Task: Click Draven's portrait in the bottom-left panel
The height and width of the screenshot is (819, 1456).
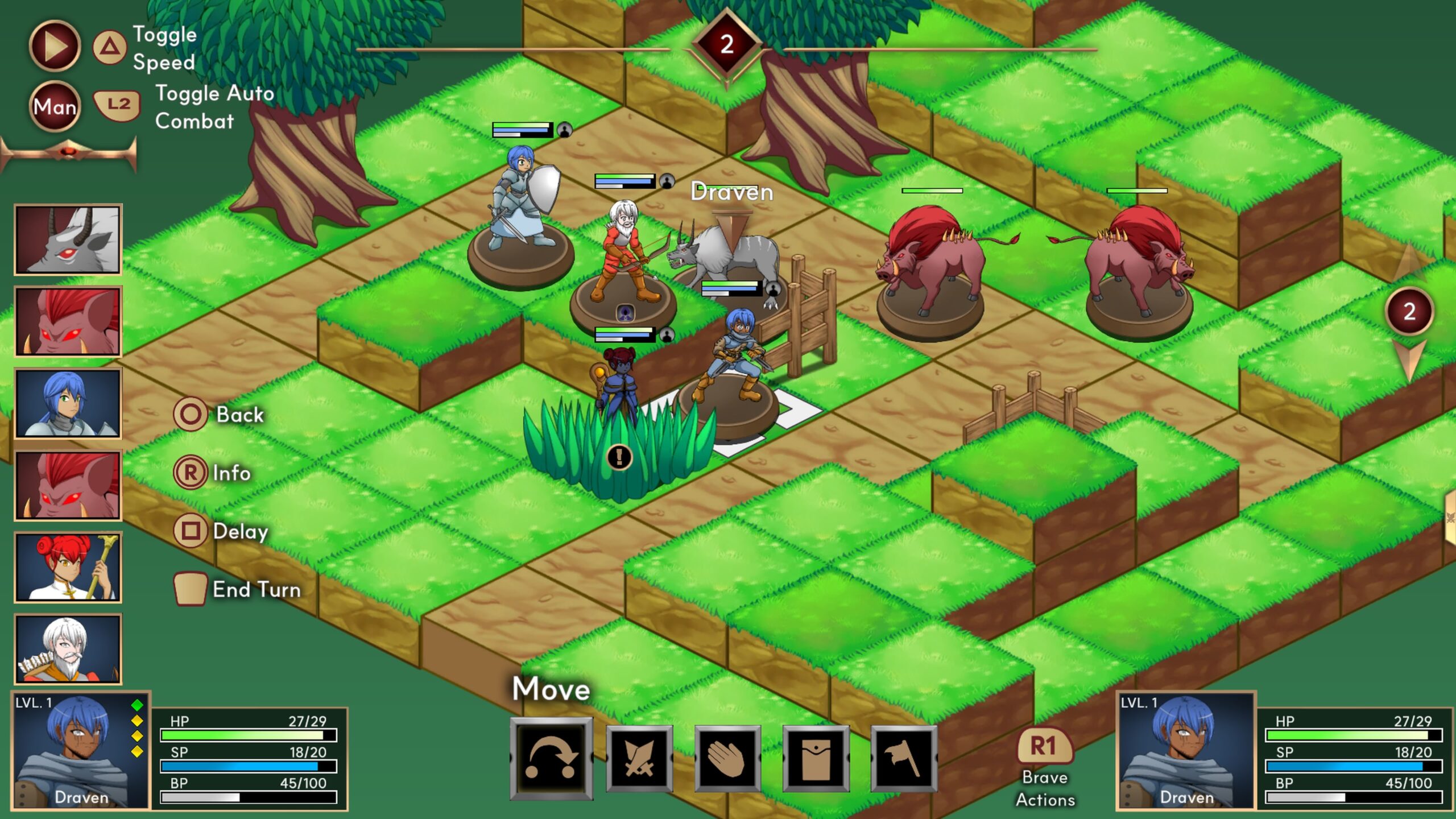Action: pos(81,750)
